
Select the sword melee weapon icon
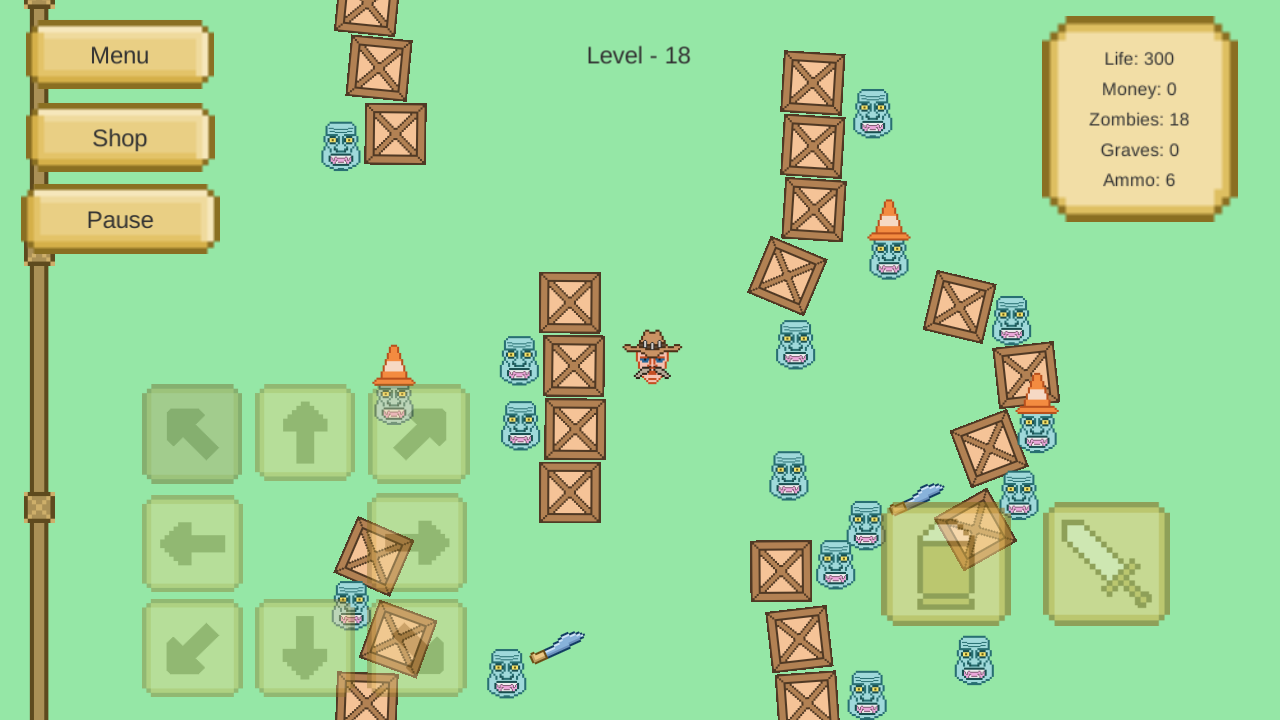tap(1104, 565)
